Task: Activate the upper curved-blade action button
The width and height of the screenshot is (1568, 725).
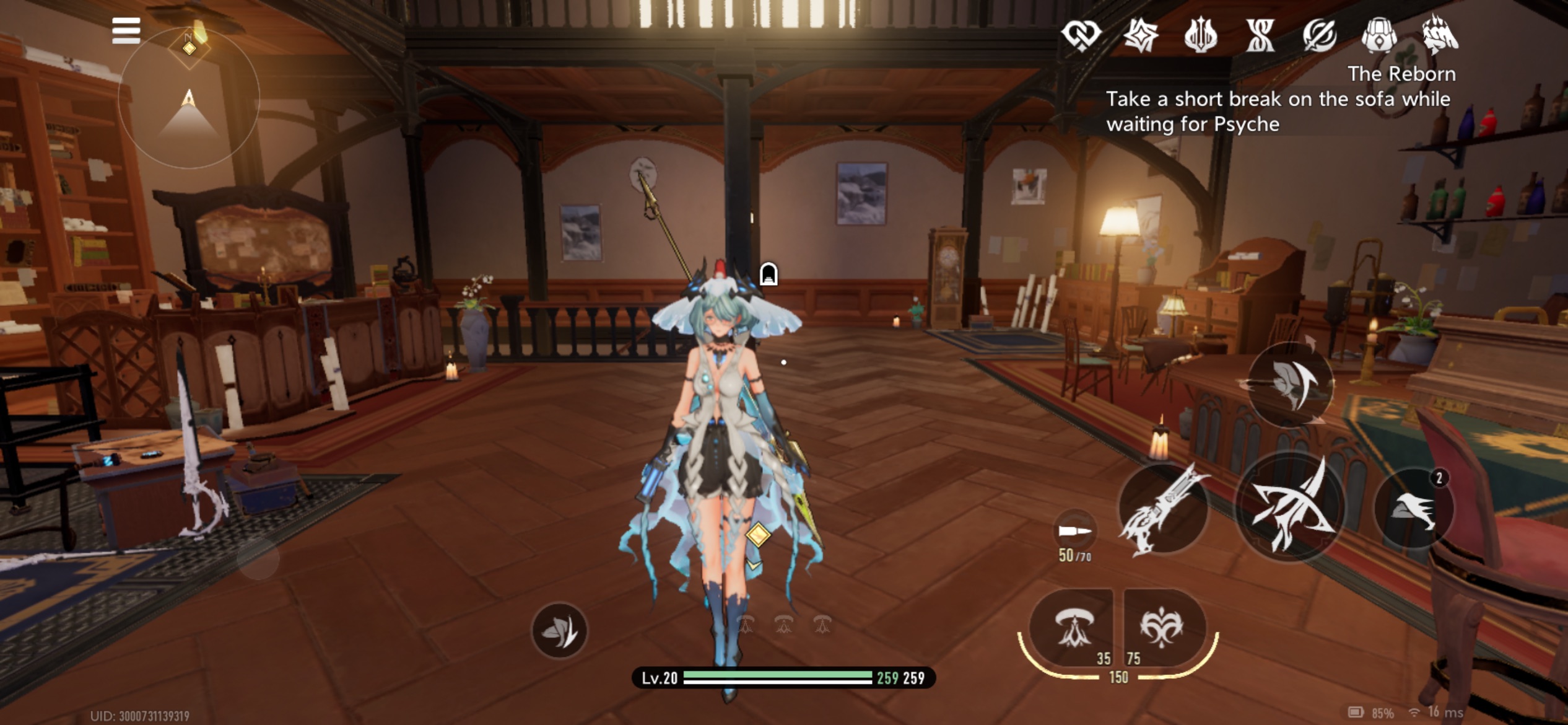Action: (1291, 385)
